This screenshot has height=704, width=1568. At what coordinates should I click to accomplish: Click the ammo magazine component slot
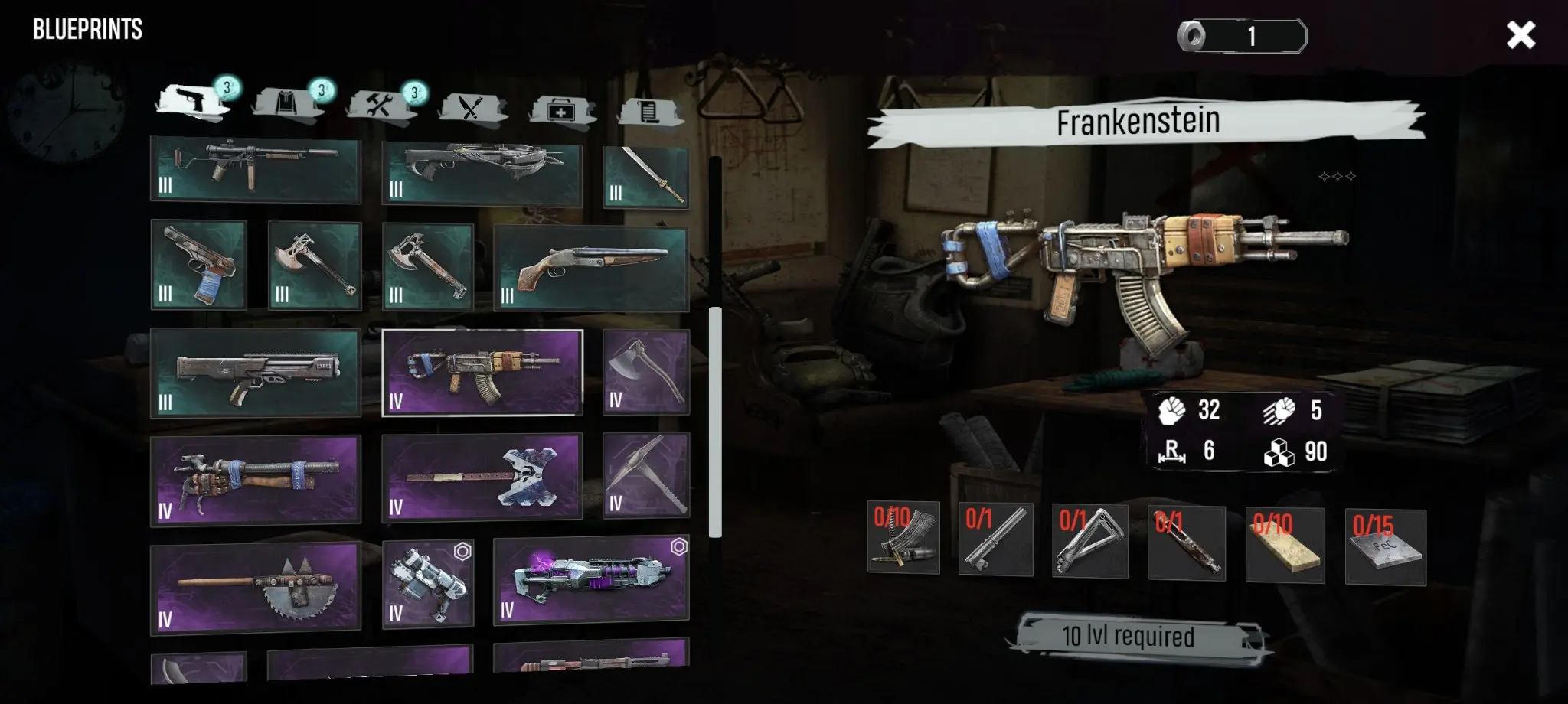click(903, 538)
